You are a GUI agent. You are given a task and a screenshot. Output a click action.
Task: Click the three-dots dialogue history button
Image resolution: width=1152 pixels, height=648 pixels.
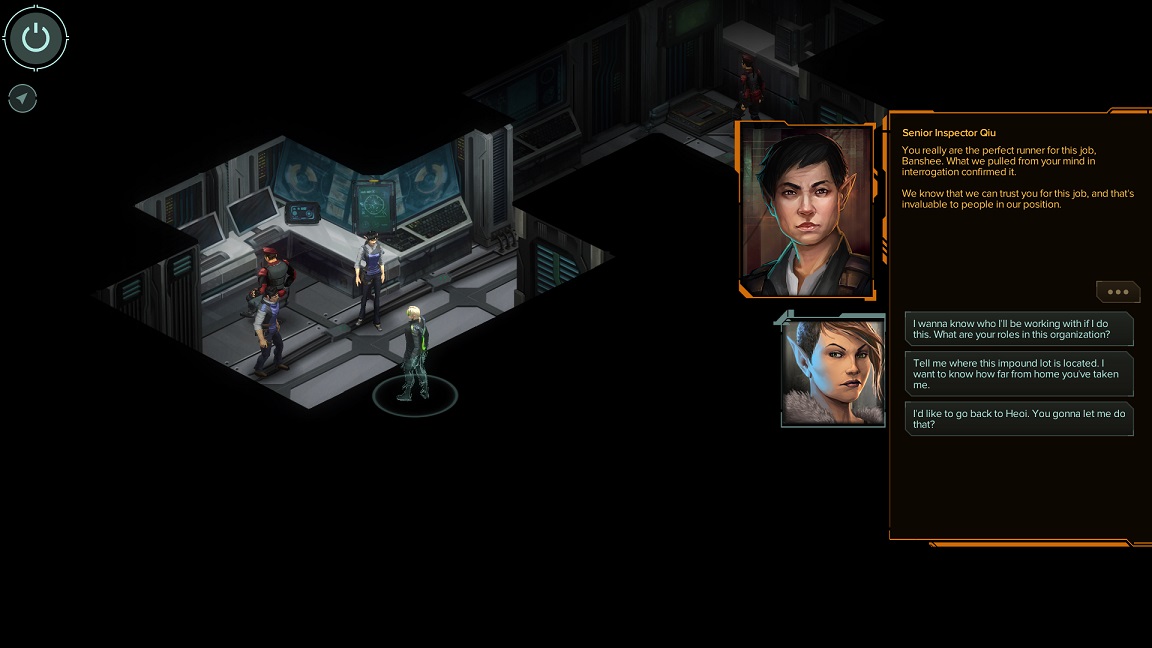tap(1118, 292)
